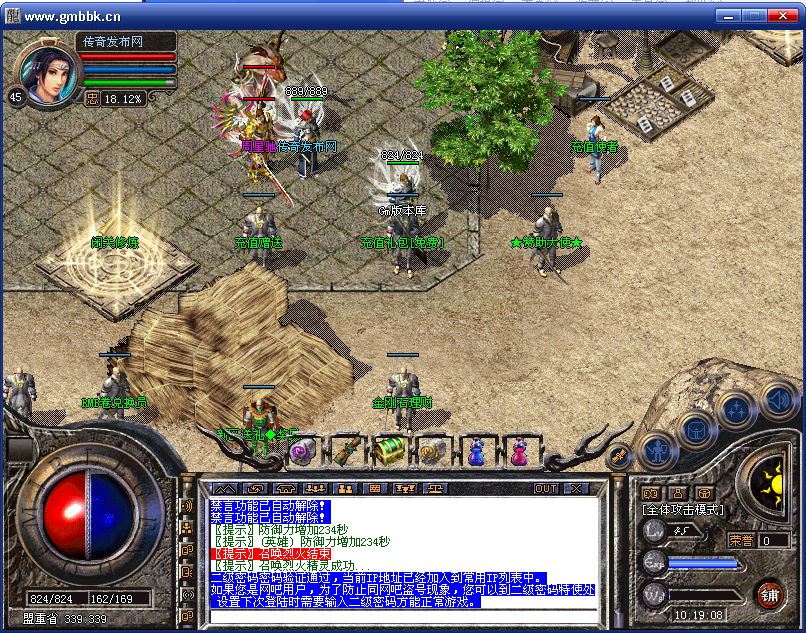Click inside the chat message log
The height and width of the screenshot is (633, 806).
[x=400, y=550]
